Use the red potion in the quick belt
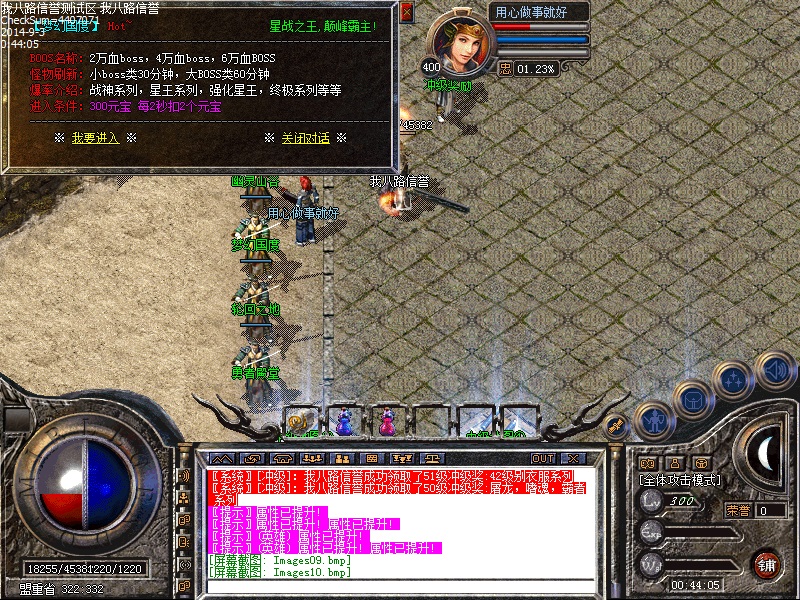 tap(387, 421)
